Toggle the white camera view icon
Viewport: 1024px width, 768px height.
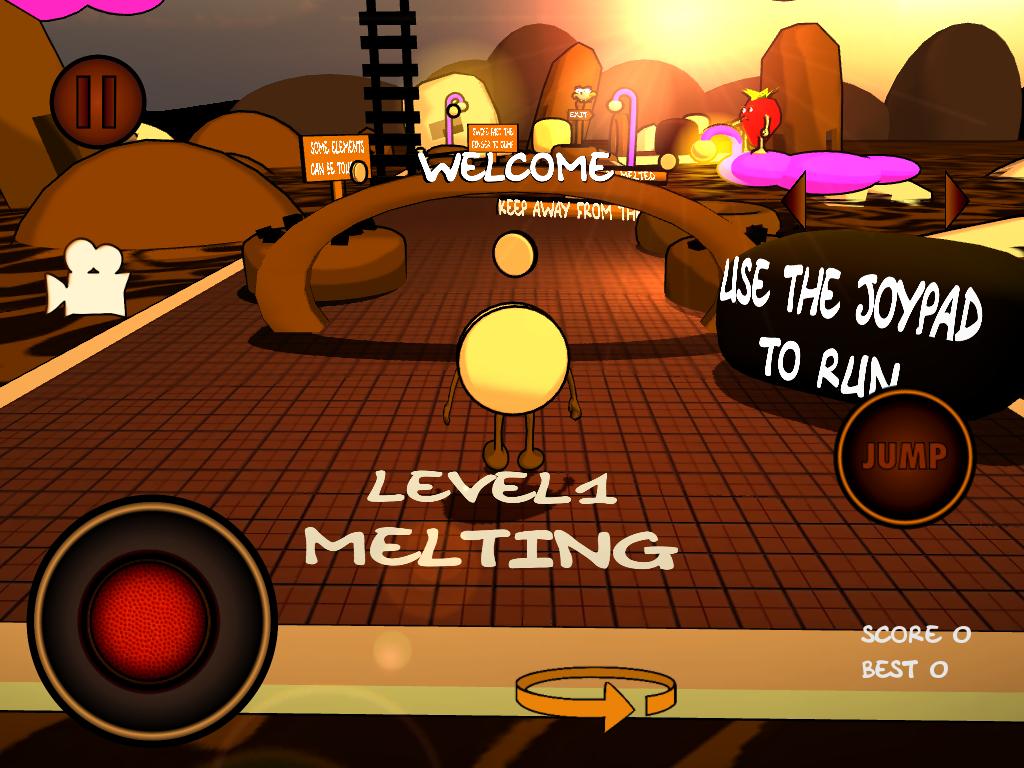[x=88, y=279]
